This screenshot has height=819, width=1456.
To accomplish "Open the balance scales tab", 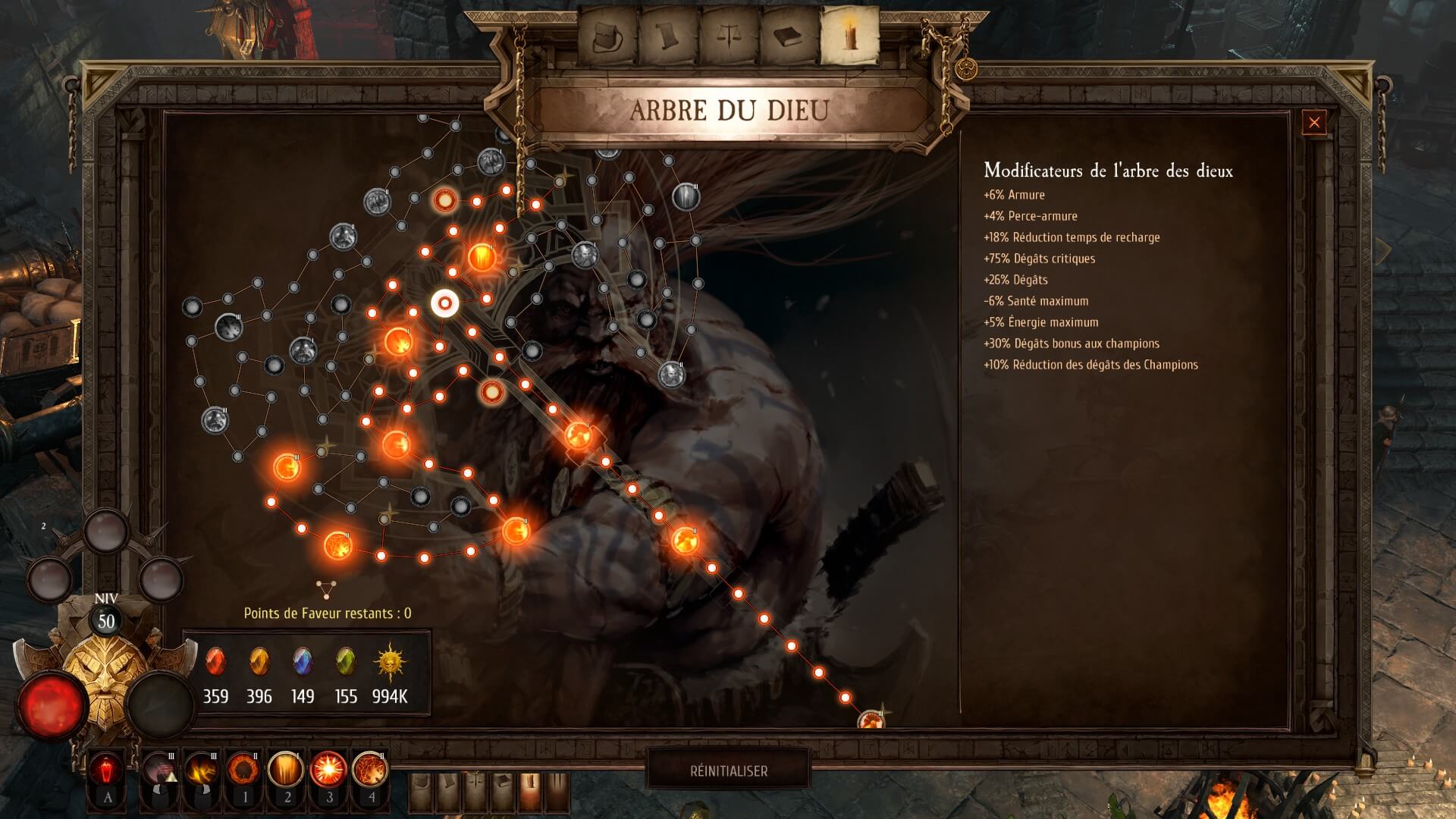I will (730, 35).
